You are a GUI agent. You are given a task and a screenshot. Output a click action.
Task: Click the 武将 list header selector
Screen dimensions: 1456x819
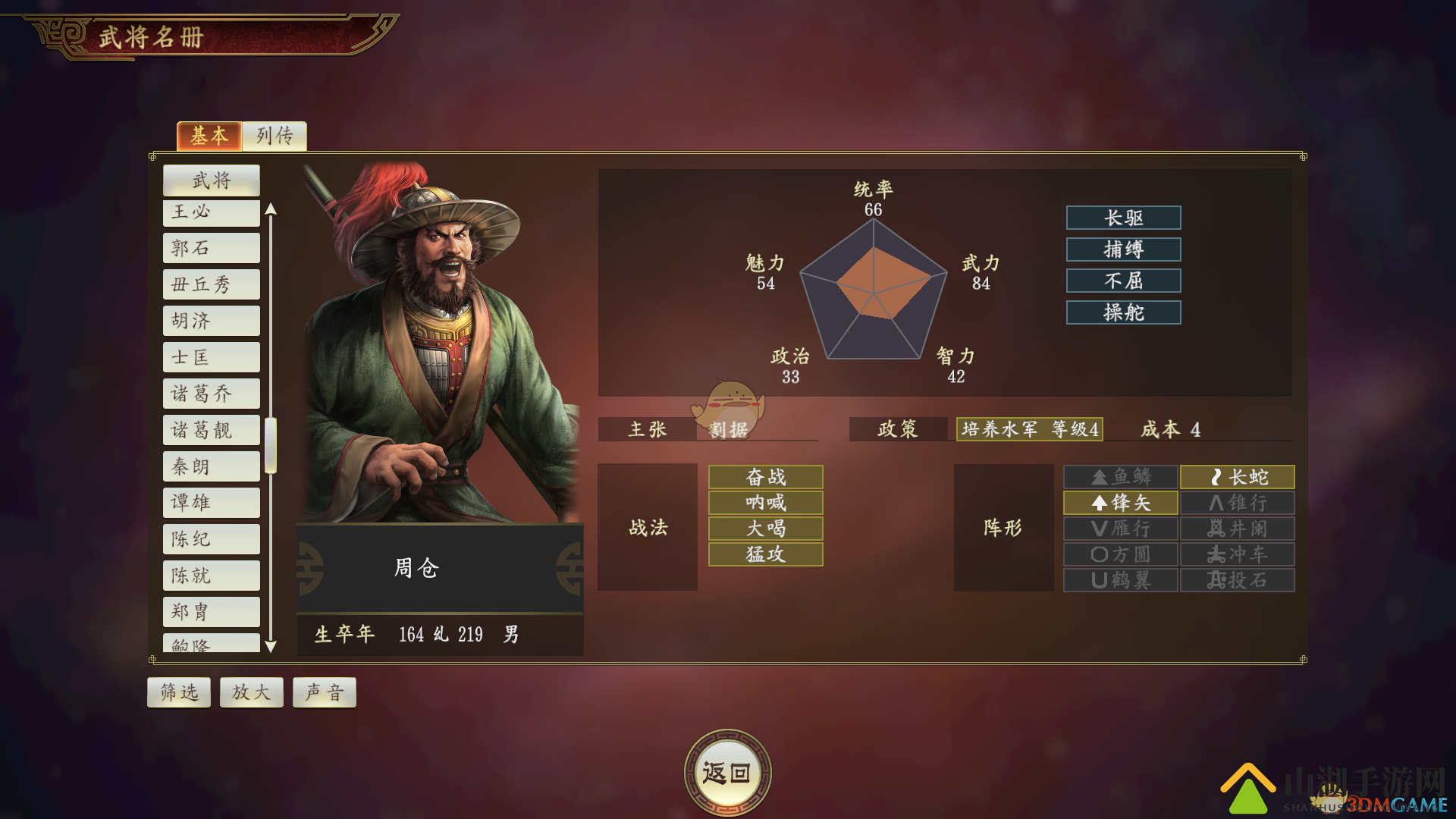(x=211, y=180)
